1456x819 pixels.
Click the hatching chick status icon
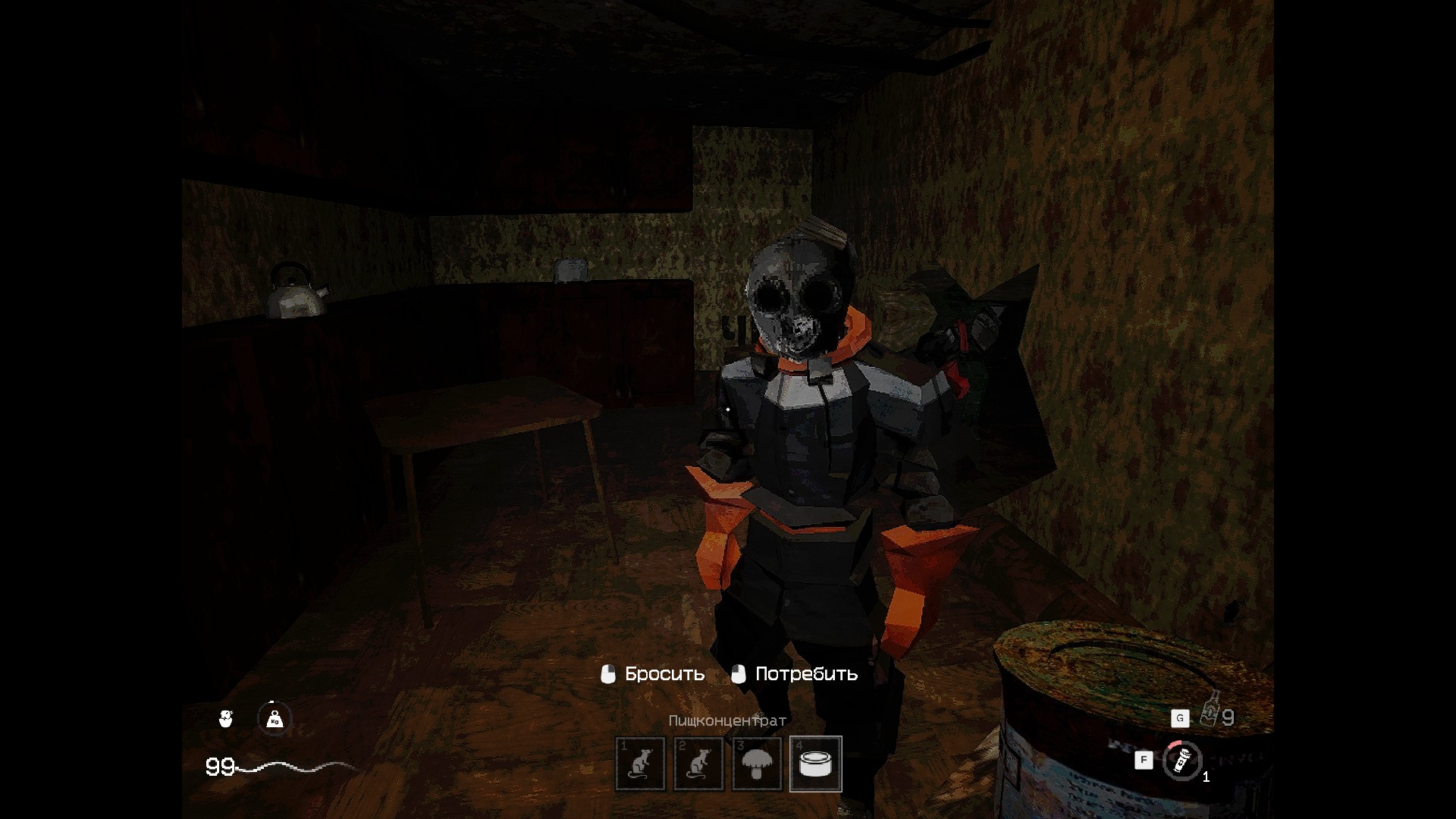225,718
